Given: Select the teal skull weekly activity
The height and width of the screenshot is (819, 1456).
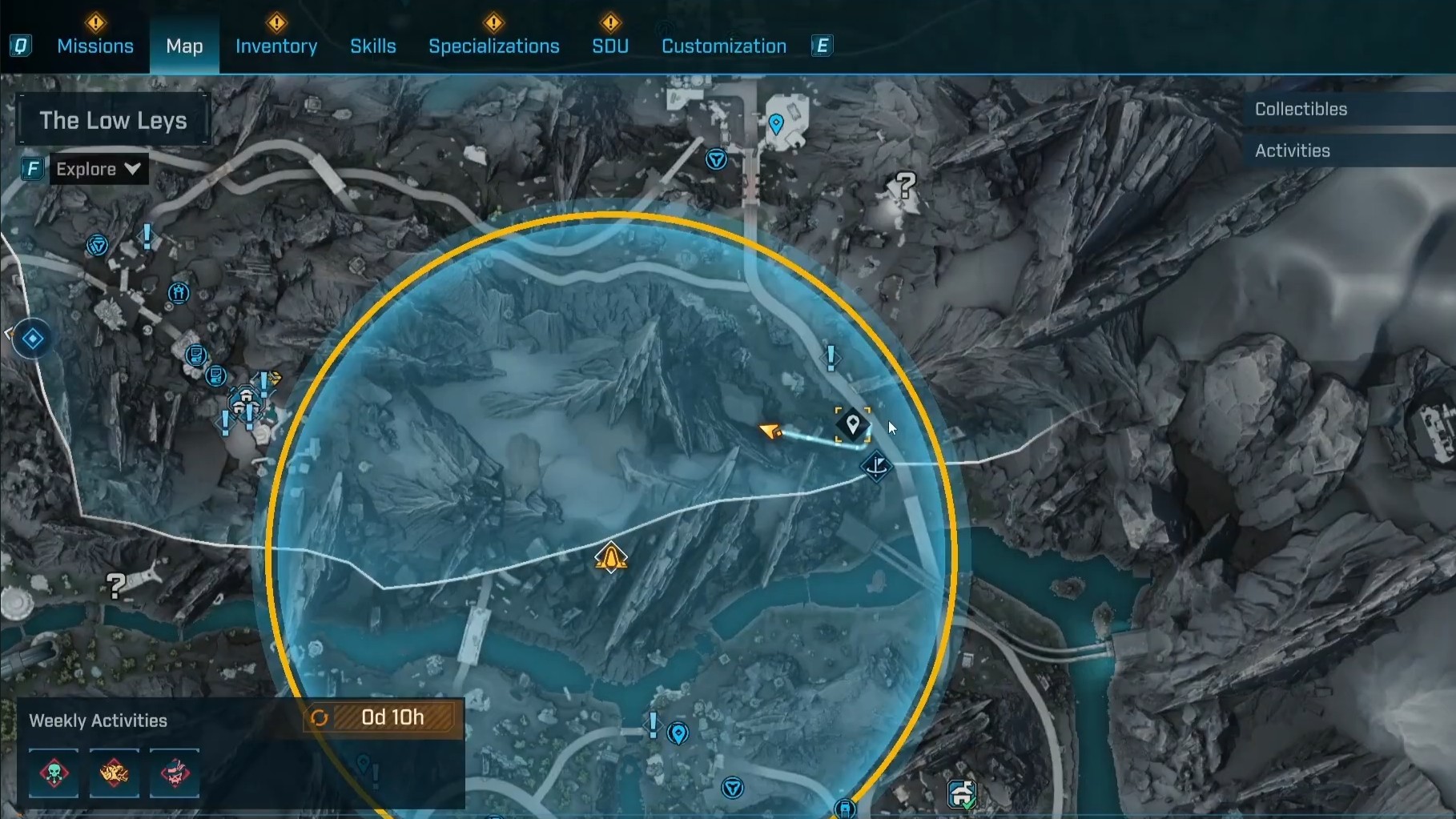Looking at the screenshot, I should pos(54,773).
